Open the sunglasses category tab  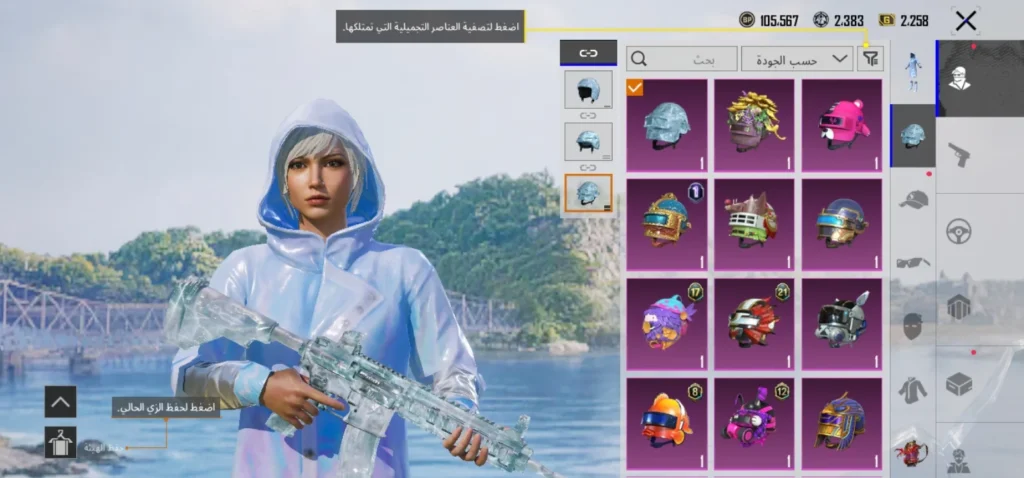click(912, 263)
